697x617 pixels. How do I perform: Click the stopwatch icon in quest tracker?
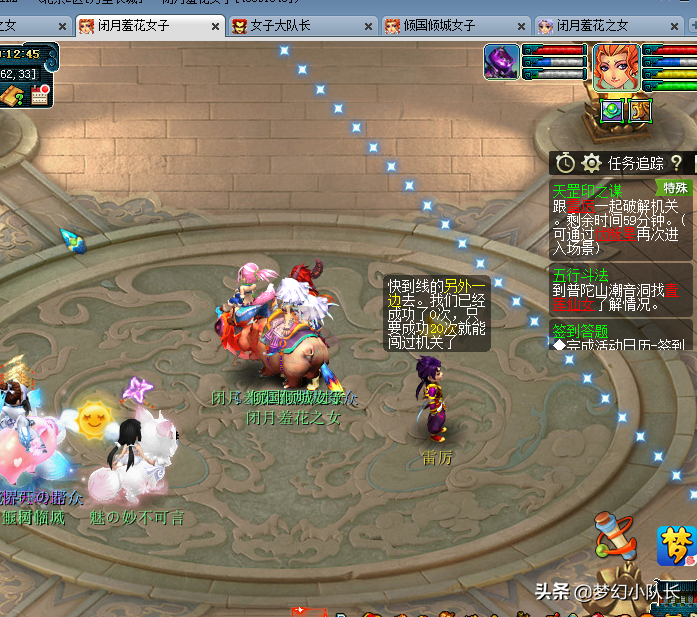pyautogui.click(x=566, y=162)
